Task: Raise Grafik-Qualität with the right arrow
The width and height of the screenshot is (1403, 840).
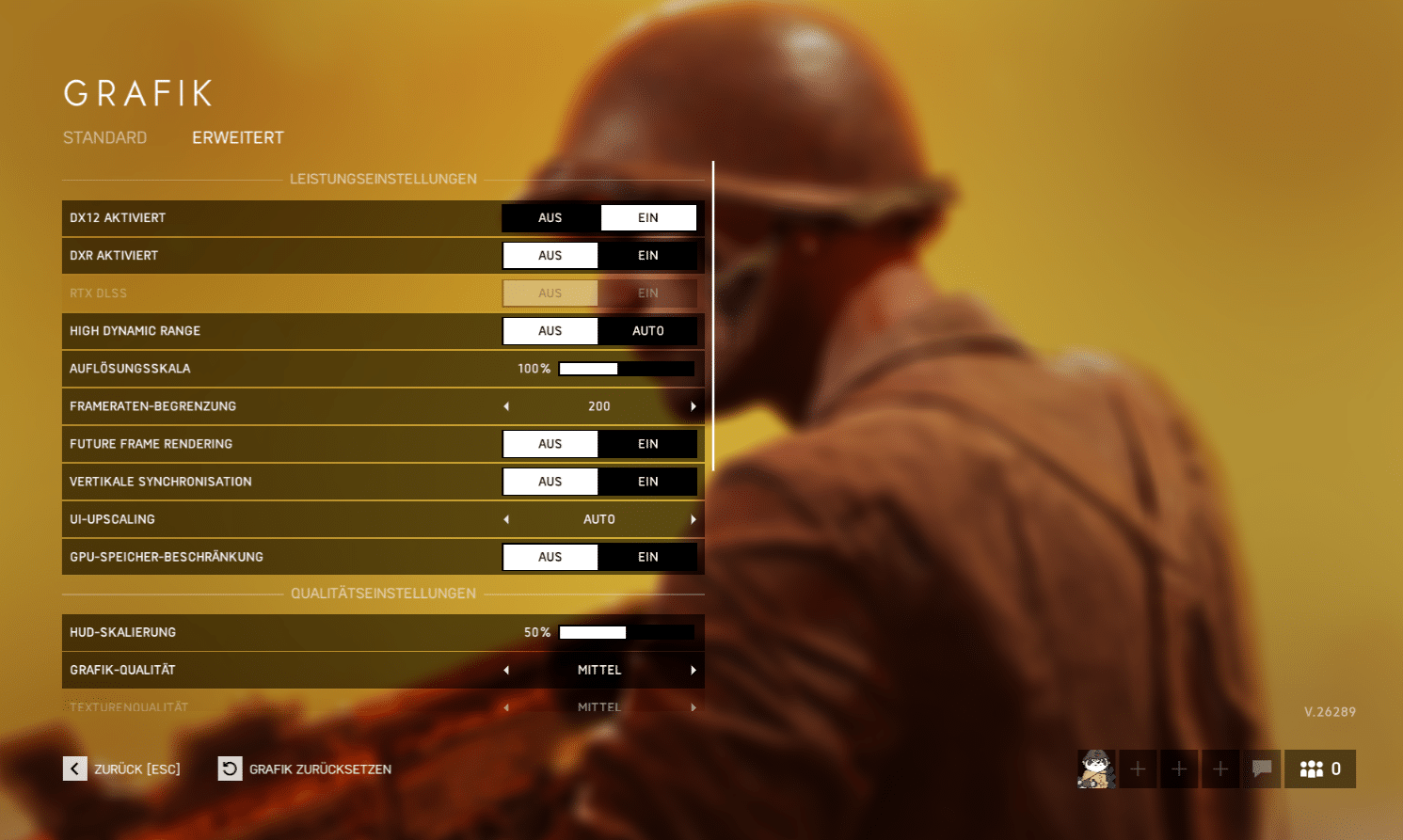Action: 694,670
